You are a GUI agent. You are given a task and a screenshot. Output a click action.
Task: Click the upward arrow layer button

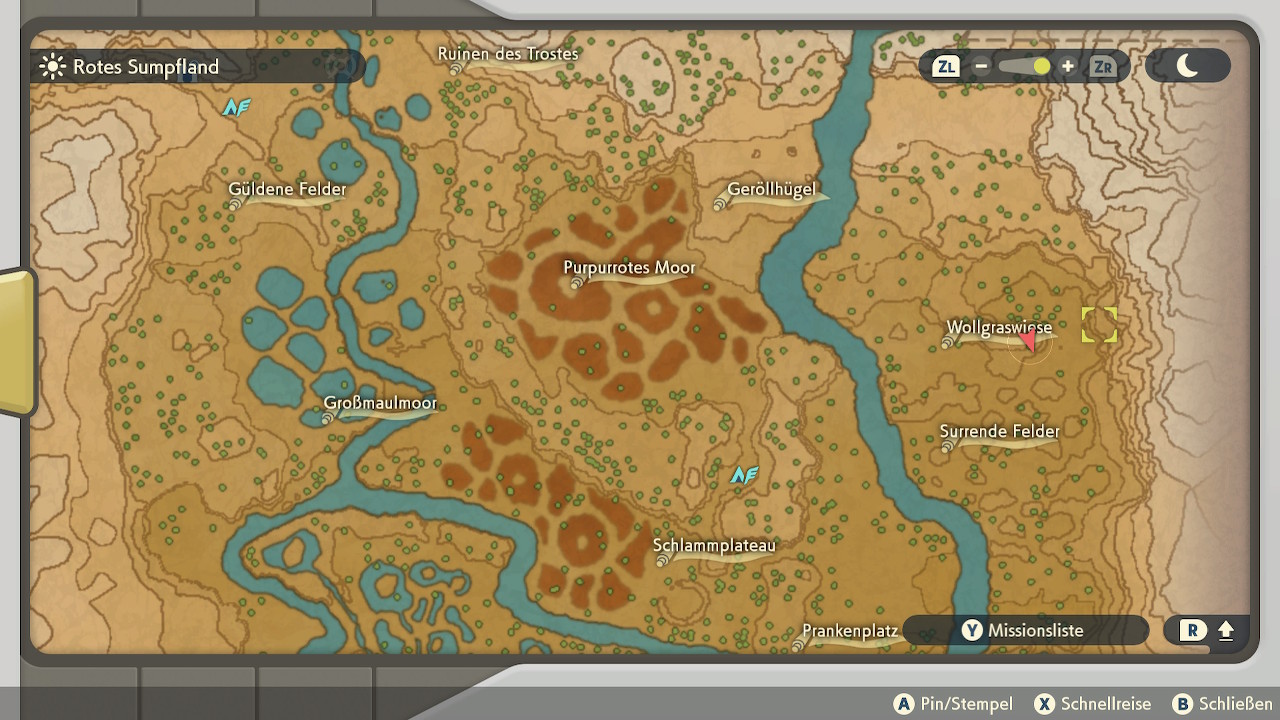coord(1226,631)
